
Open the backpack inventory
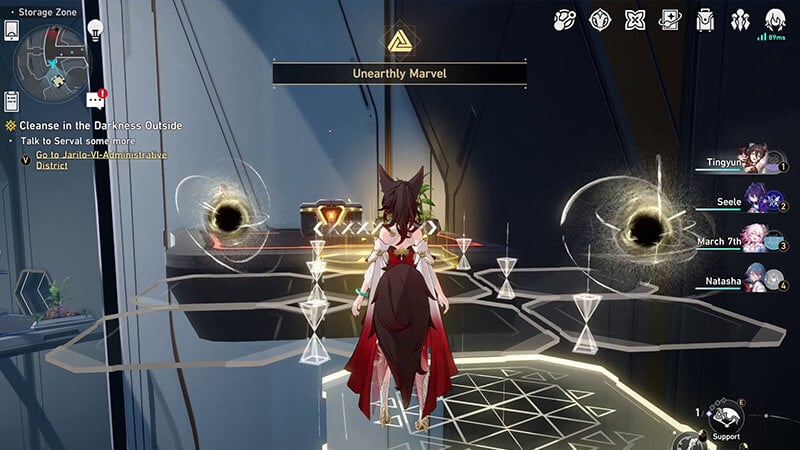[705, 20]
